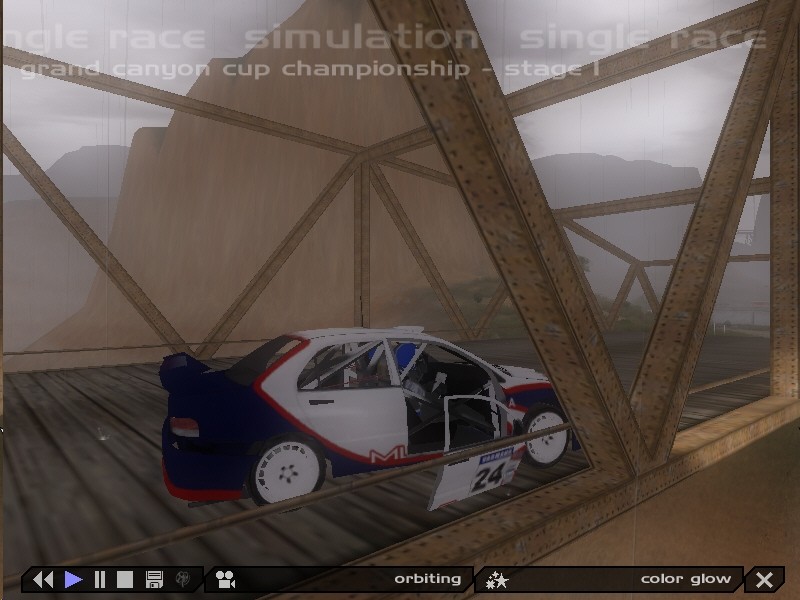Close the replay viewer

pos(765,579)
